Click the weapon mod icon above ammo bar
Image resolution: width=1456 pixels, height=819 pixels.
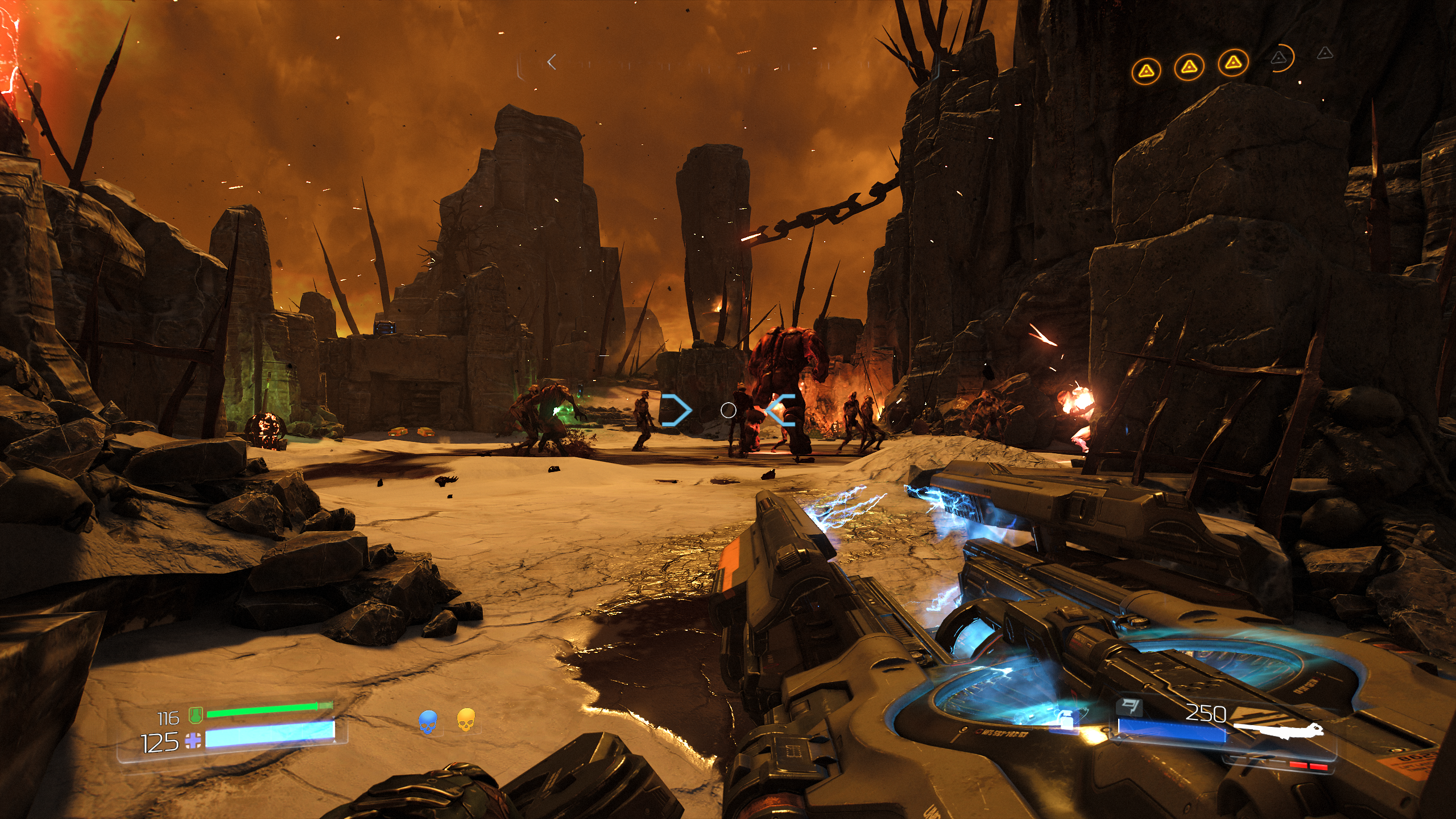pyautogui.click(x=1130, y=708)
